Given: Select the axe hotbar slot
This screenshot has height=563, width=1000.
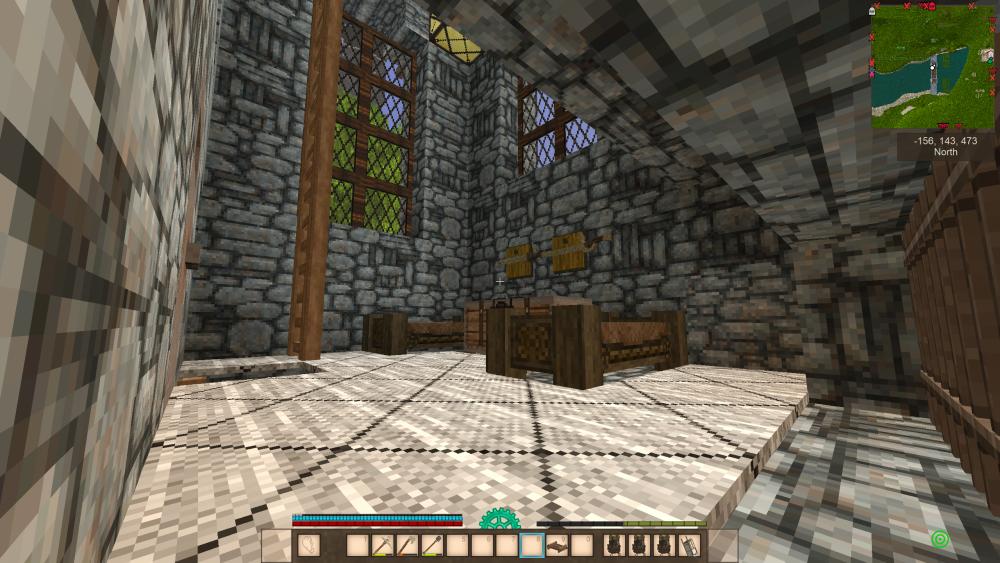Looking at the screenshot, I should click(408, 546).
